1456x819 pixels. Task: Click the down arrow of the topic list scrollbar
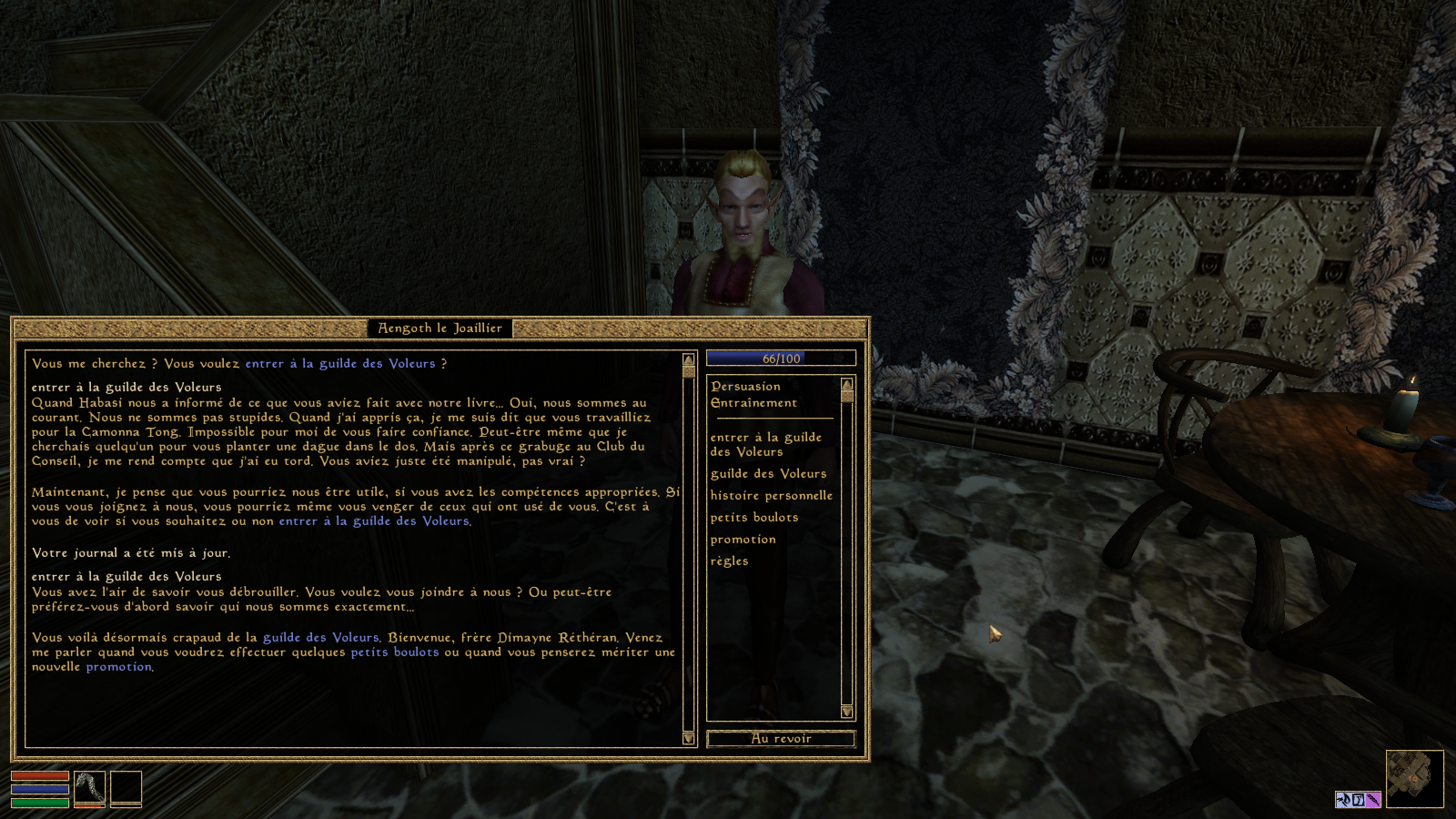coord(847,712)
